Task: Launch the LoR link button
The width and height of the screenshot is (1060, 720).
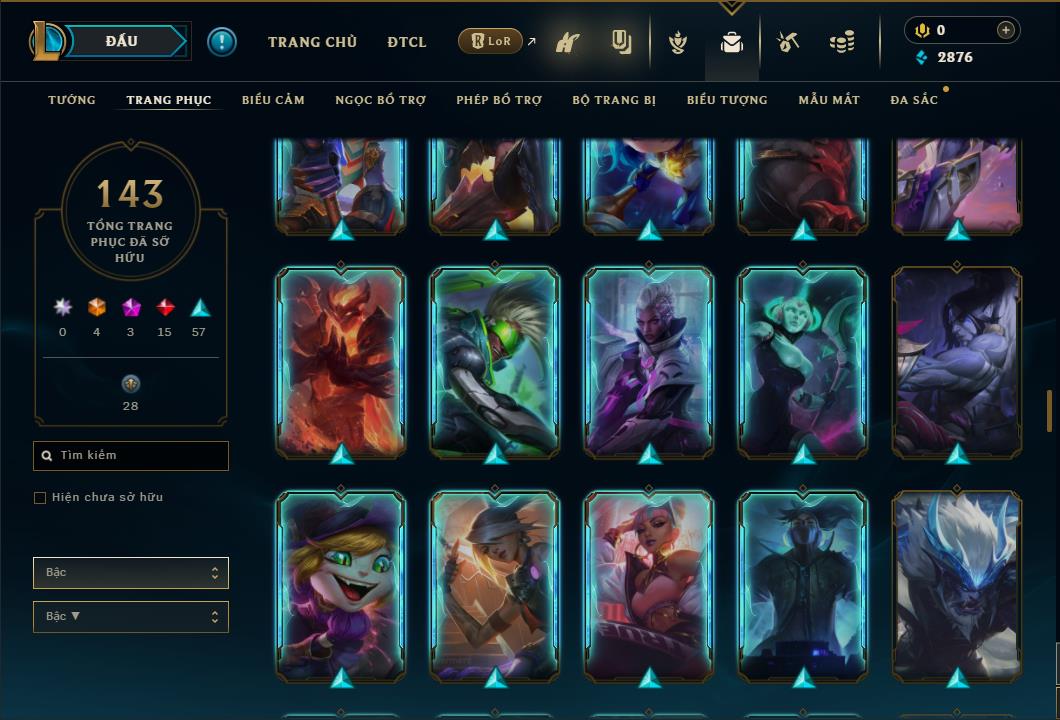Action: coord(490,42)
